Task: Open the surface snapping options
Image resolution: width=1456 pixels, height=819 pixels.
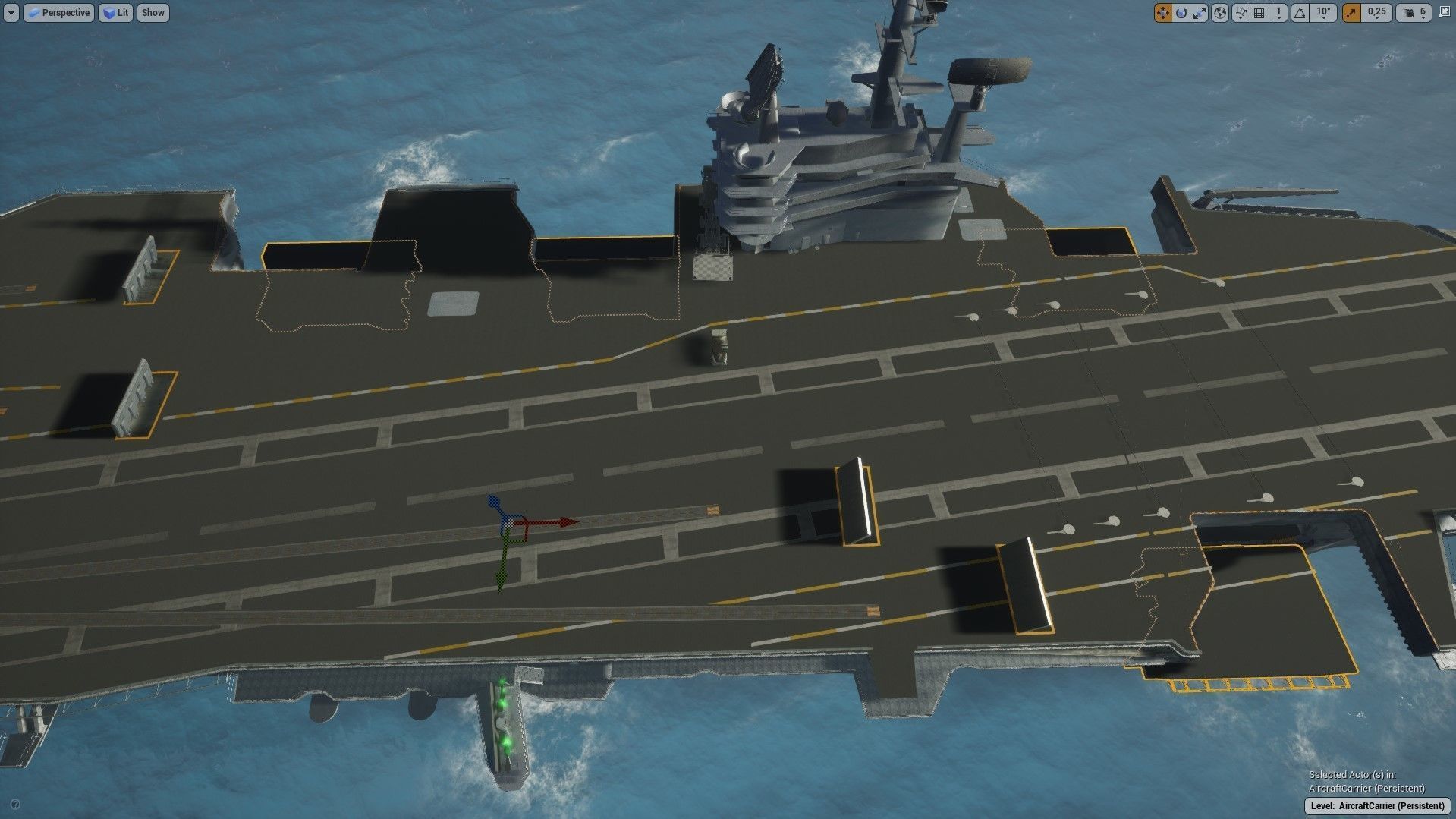Action: click(x=1241, y=13)
